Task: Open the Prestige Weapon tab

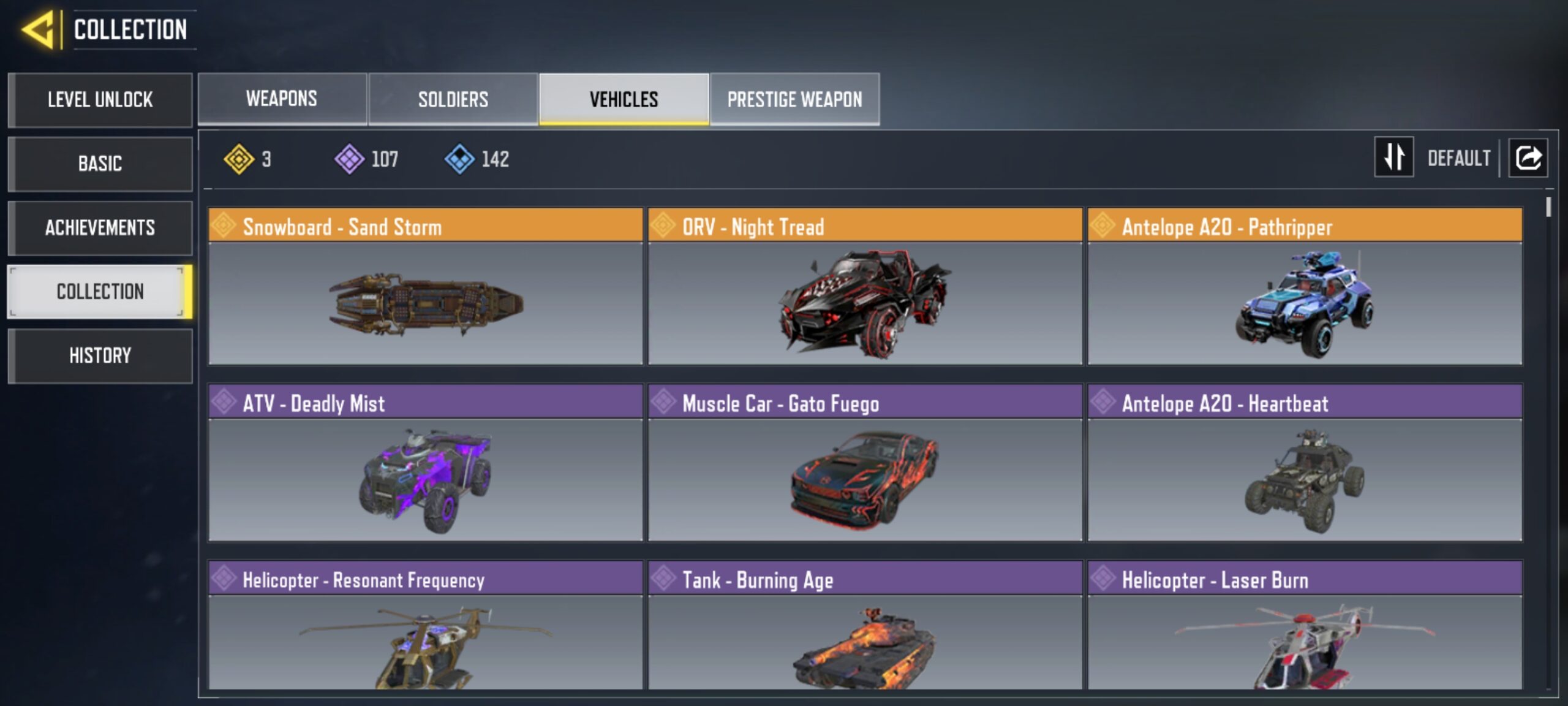Action: coord(795,99)
